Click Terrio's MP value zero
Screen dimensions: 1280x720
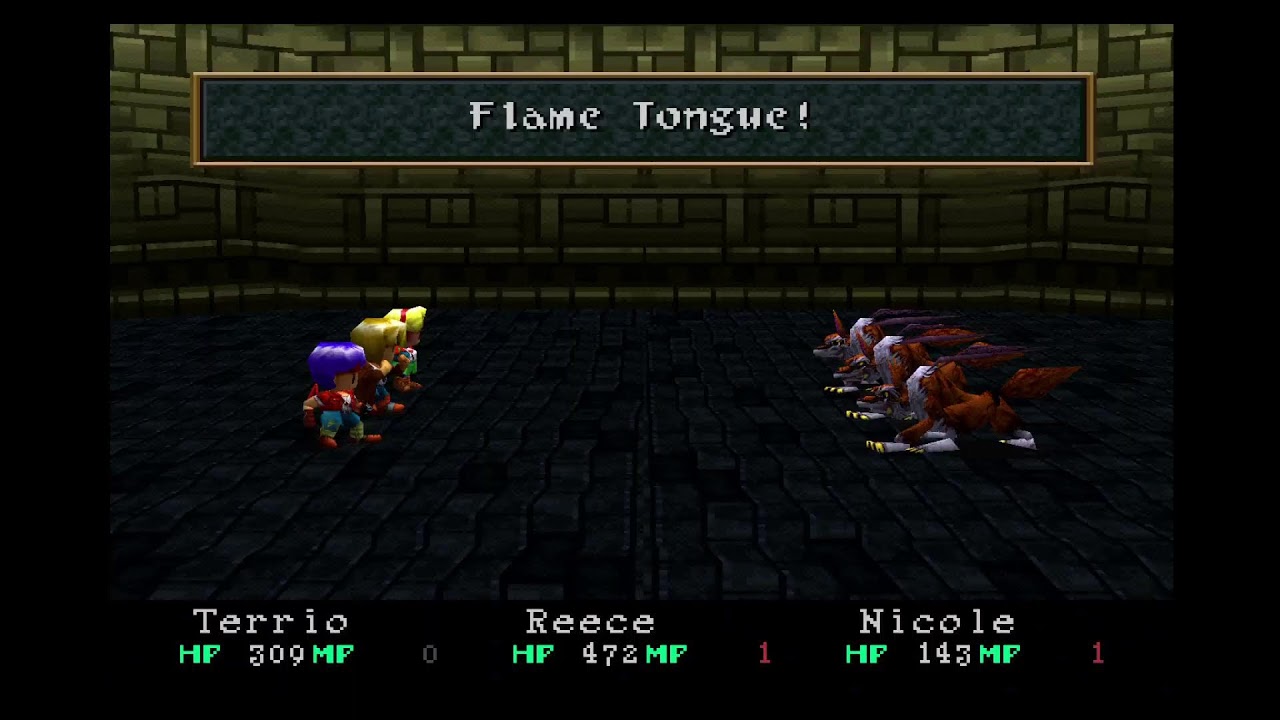pyautogui.click(x=430, y=655)
